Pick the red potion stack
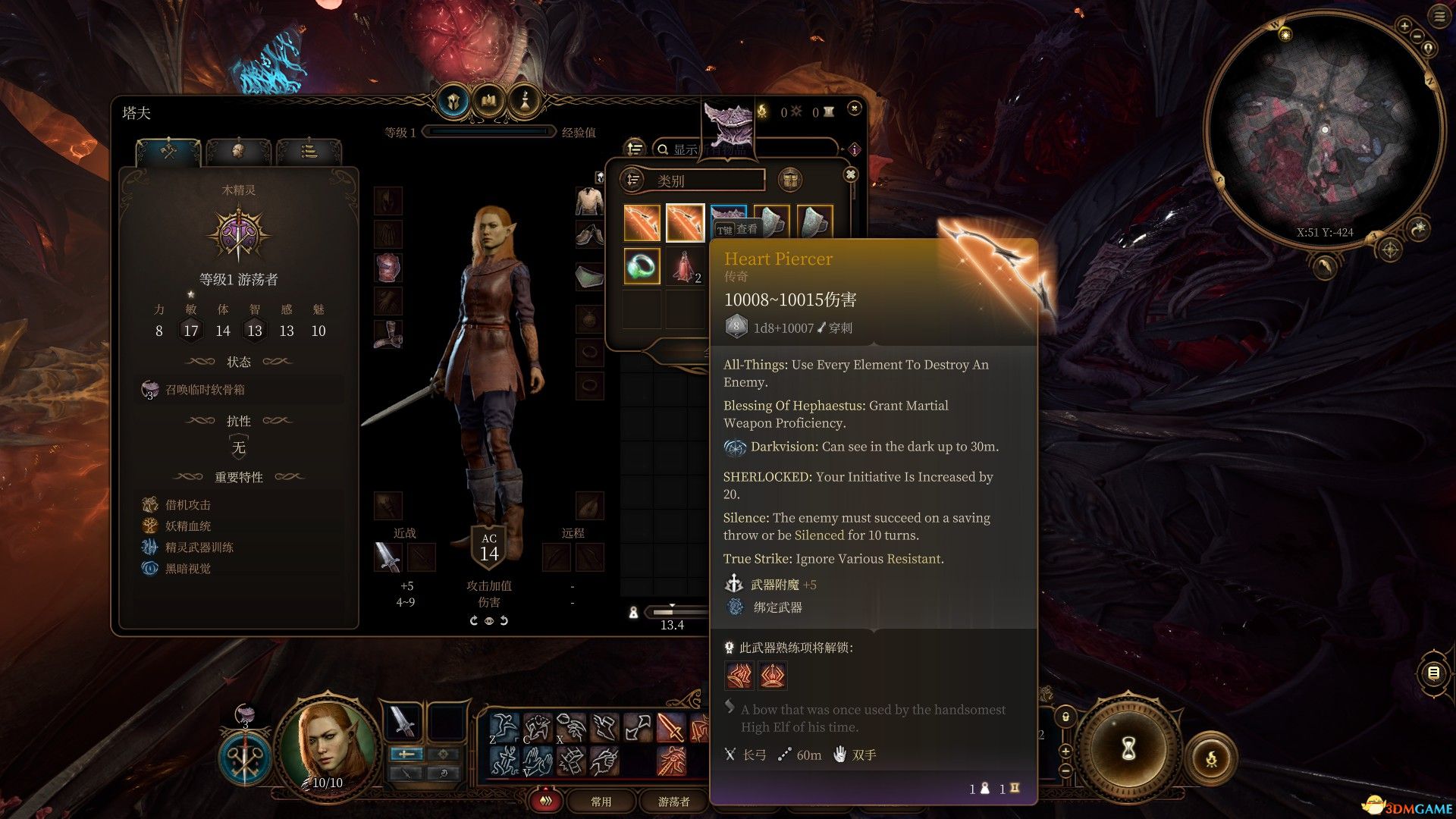 (x=684, y=266)
